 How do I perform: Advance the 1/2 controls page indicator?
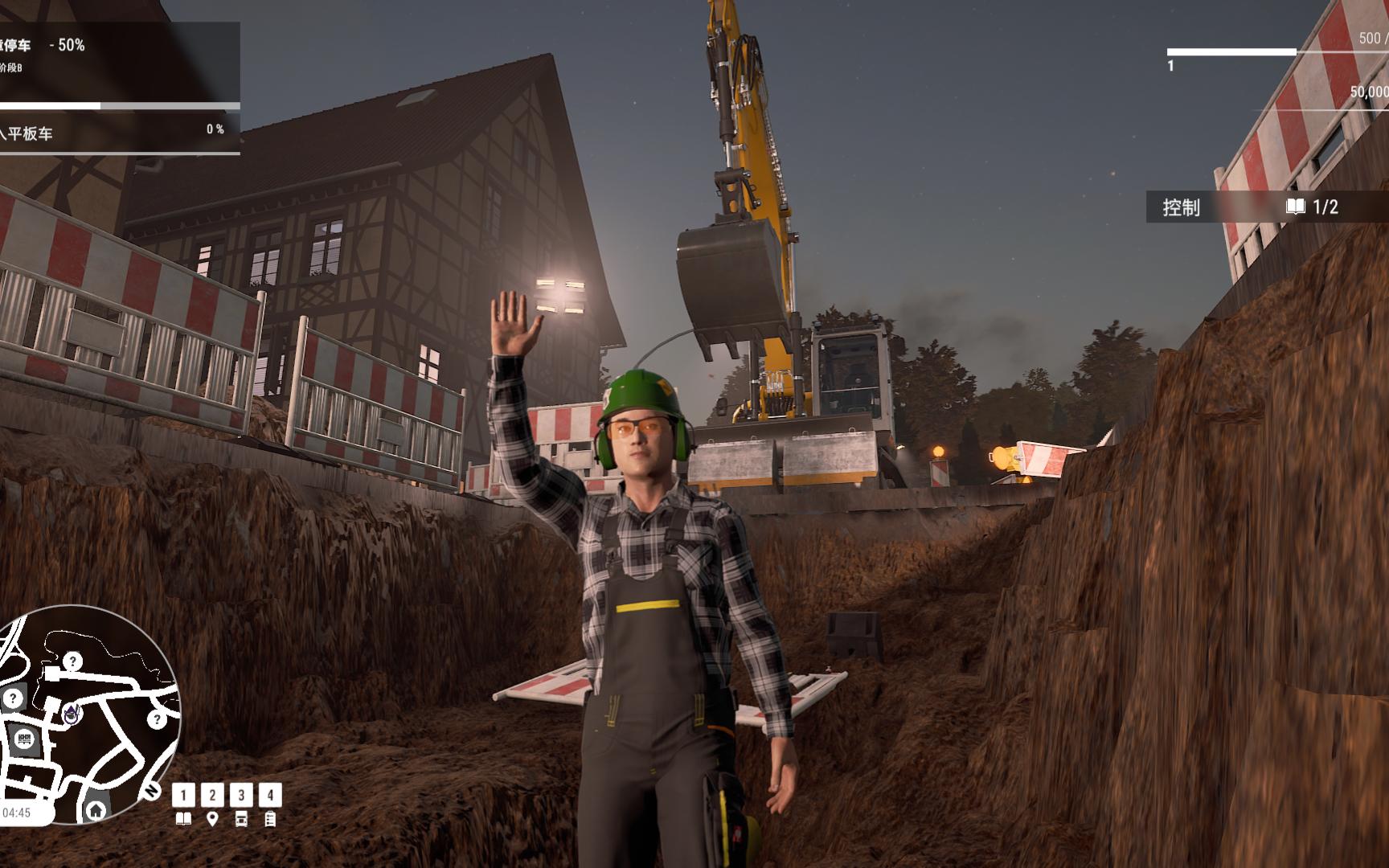pyautogui.click(x=1327, y=207)
